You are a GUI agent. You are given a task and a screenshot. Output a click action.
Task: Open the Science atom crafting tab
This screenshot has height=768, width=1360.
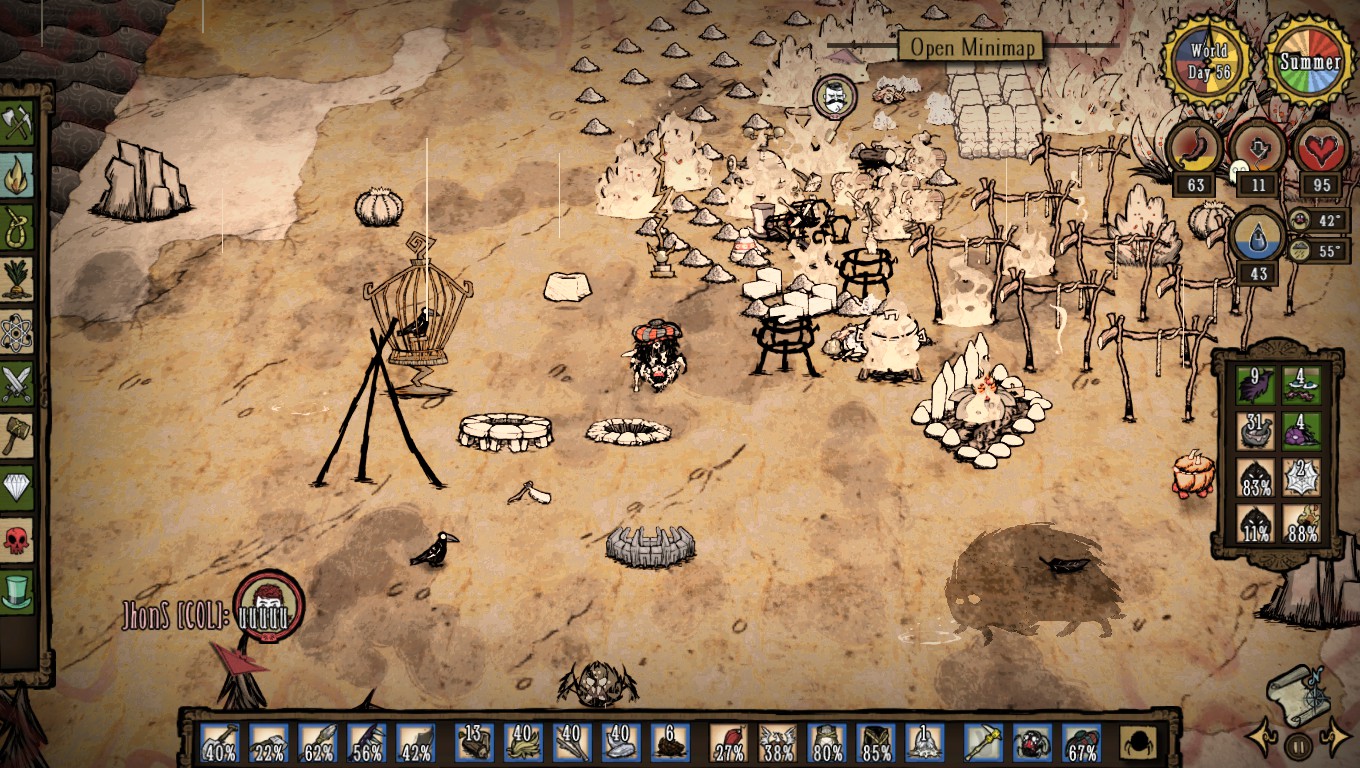(17, 331)
